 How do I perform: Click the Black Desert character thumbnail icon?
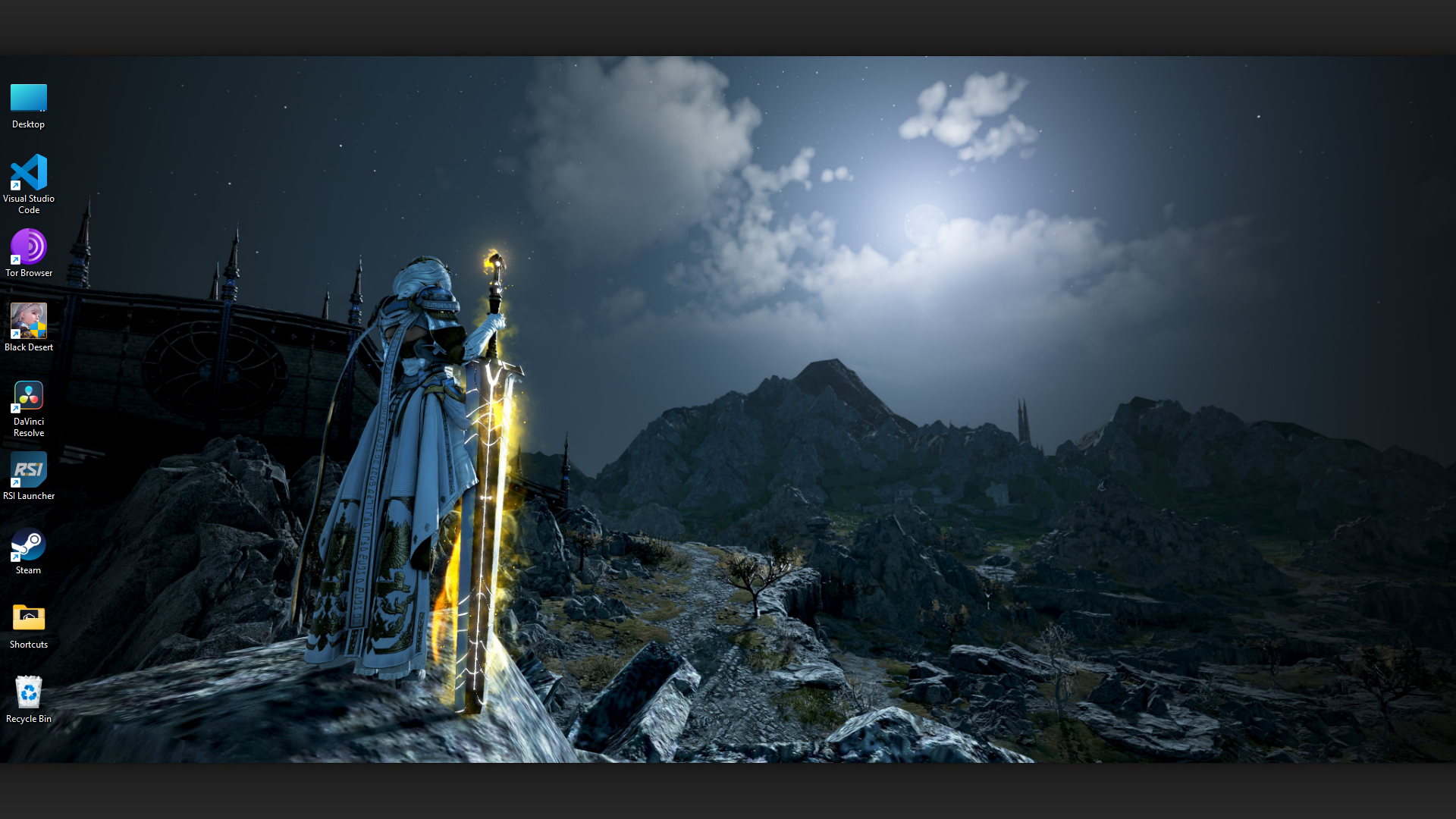pos(28,321)
